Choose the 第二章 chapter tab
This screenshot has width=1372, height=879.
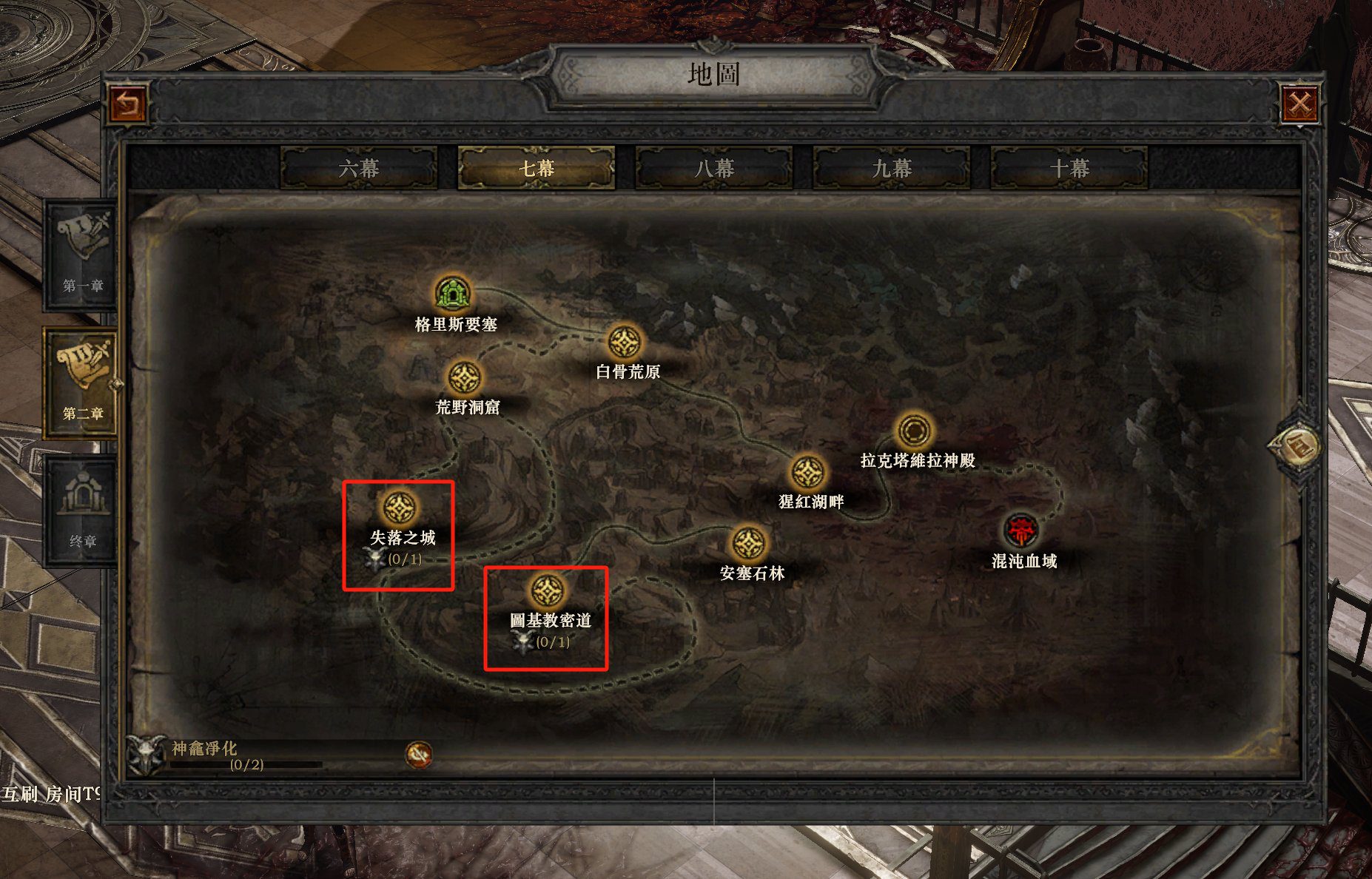click(x=82, y=383)
